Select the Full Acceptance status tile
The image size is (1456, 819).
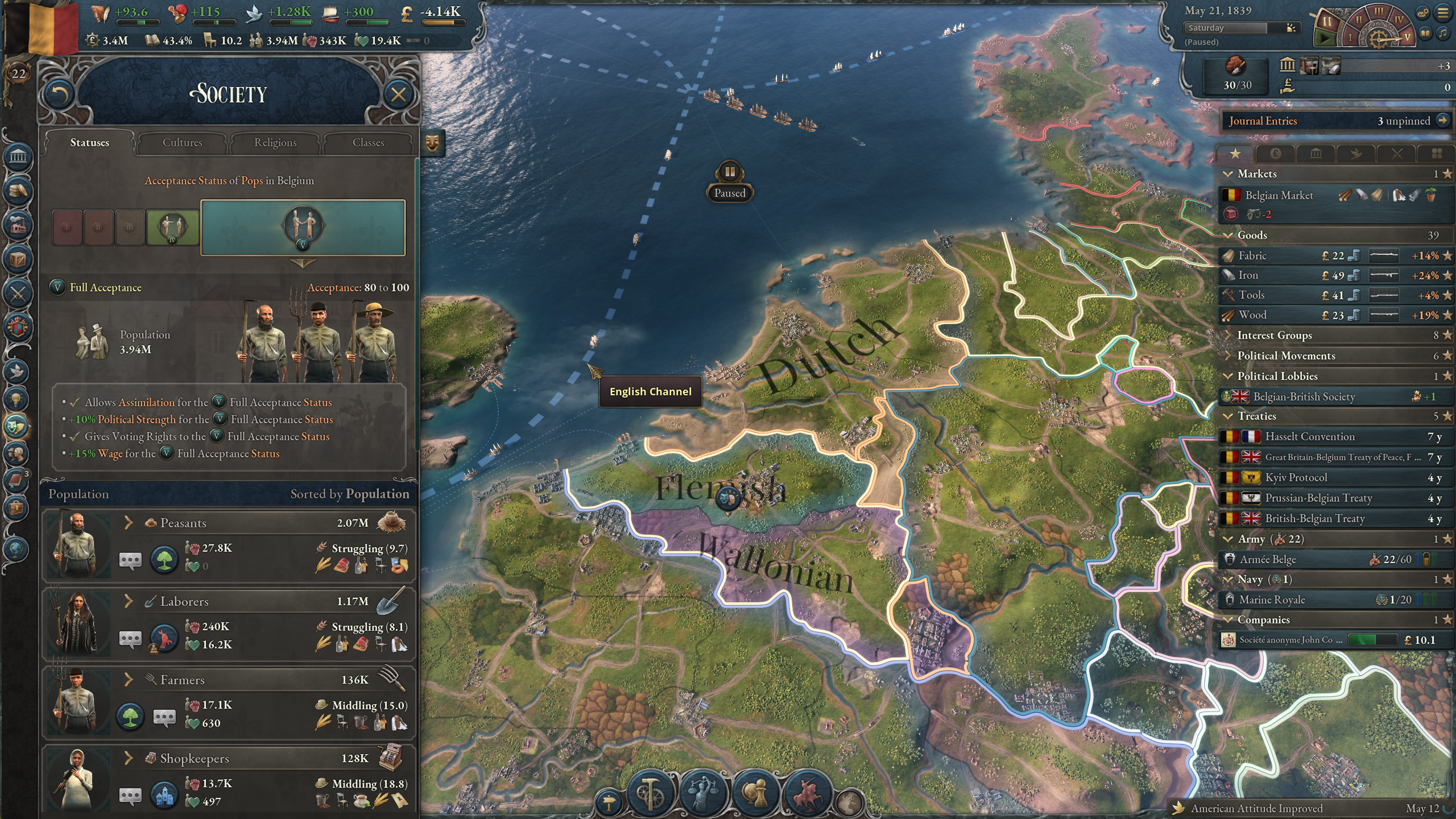click(303, 227)
